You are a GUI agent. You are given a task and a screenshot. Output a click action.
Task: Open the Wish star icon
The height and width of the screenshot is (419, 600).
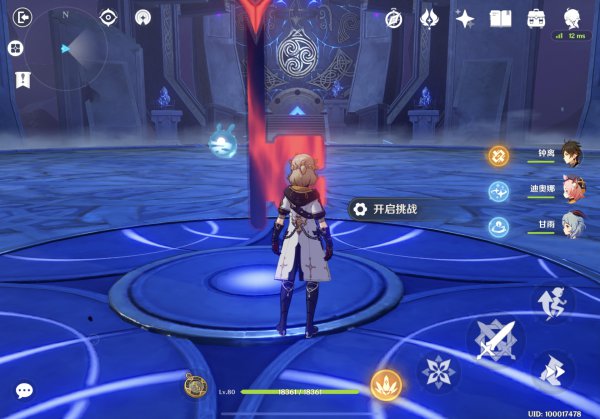pos(464,19)
